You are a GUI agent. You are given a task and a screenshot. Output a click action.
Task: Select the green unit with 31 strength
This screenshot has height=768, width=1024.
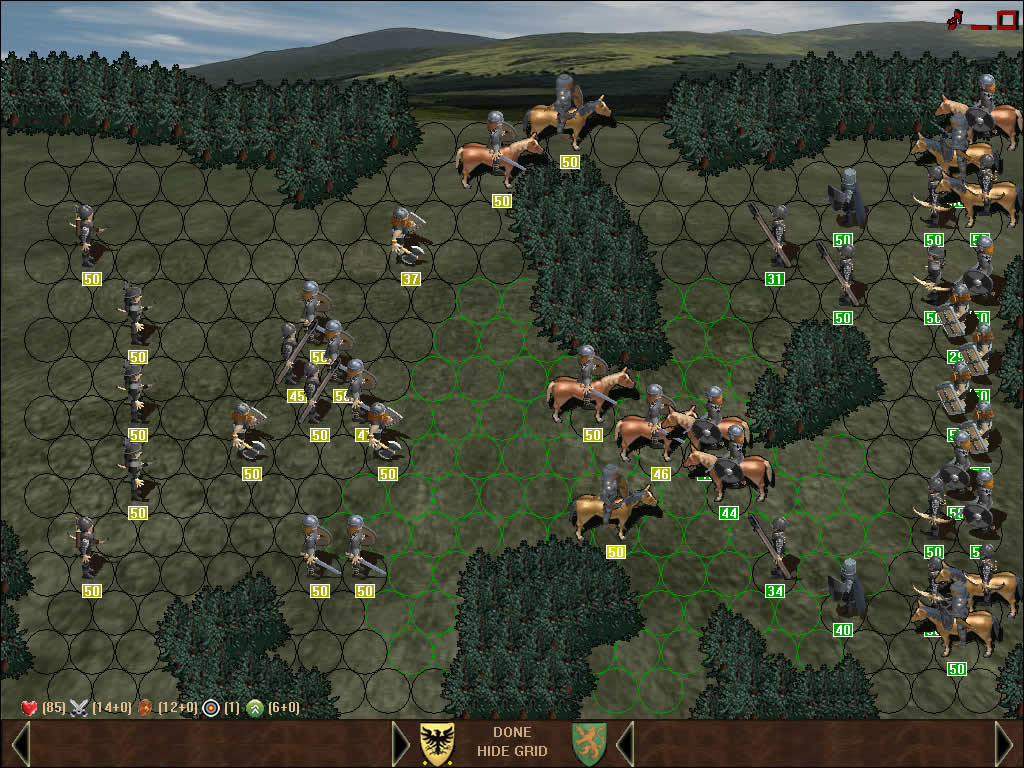(775, 243)
